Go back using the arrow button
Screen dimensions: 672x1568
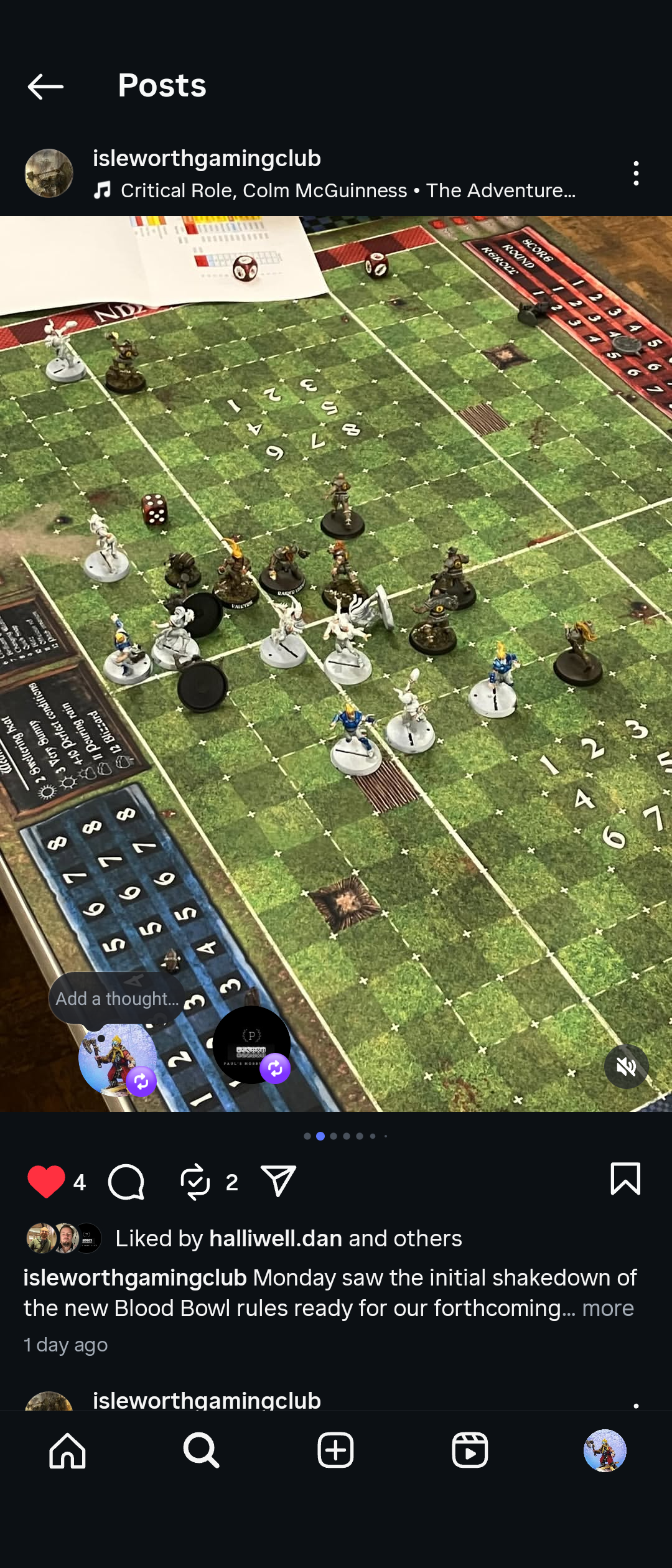[45, 86]
